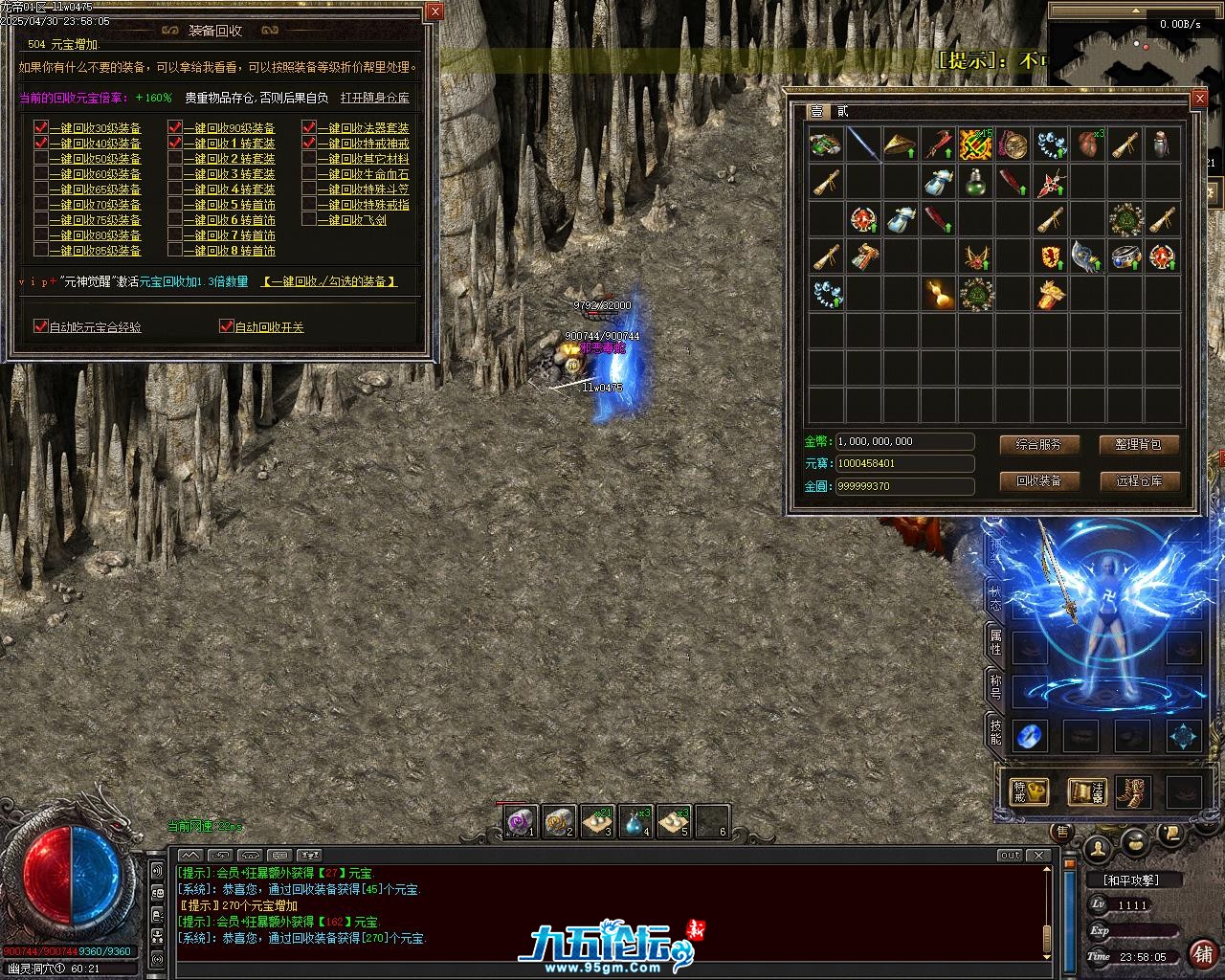The height and width of the screenshot is (980, 1225).
Task: Toggle the recycle level-50 equipment checkbox
Action: pos(41,159)
